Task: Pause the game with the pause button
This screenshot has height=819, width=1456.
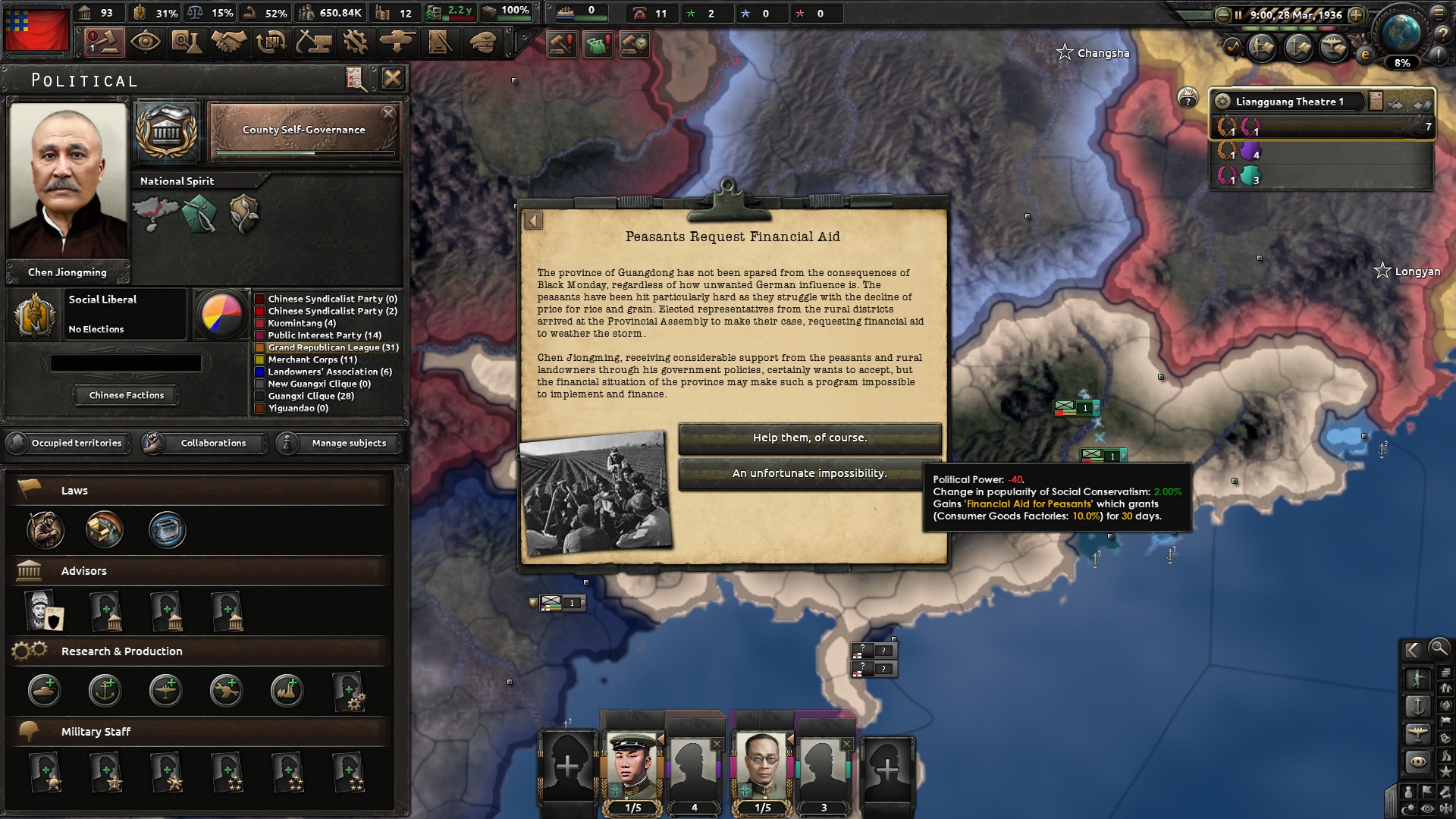Action: click(1238, 14)
